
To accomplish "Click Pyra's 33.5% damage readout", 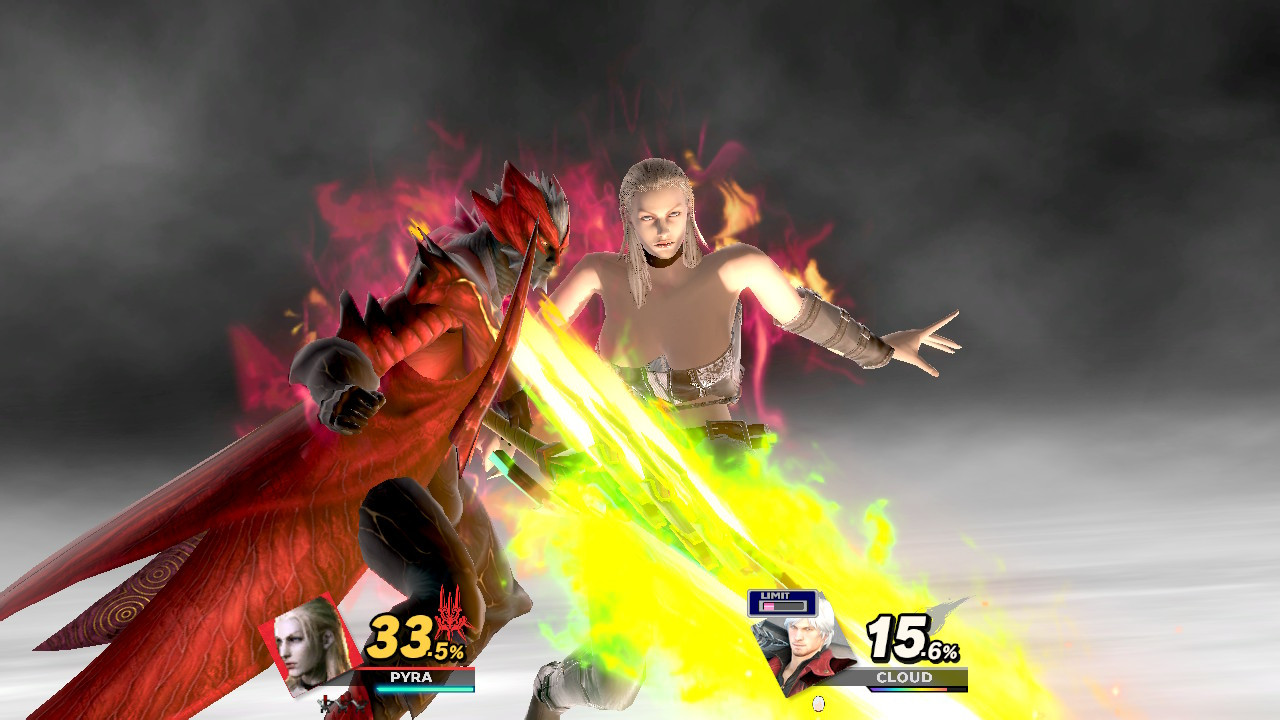I will point(406,639).
